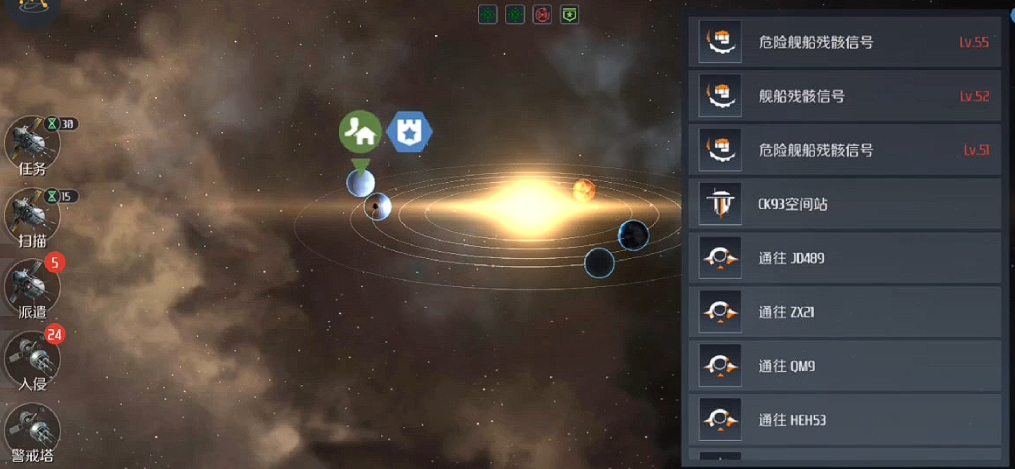Choose the stargate 通往 JD489
1015x469 pixels.
pos(845,258)
